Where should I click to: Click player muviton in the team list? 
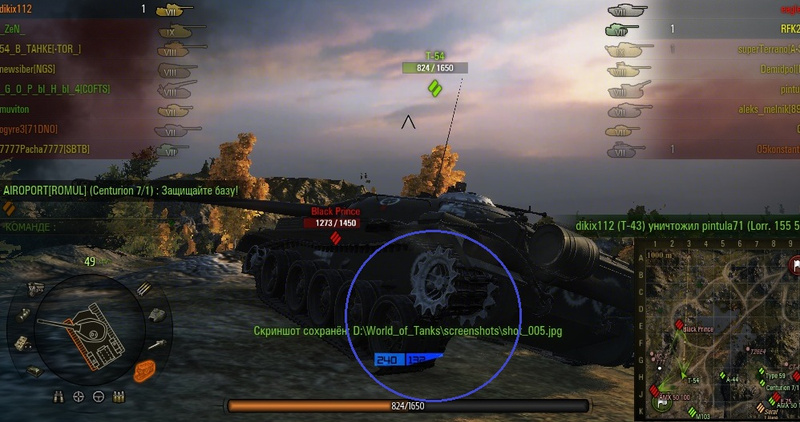coord(21,109)
